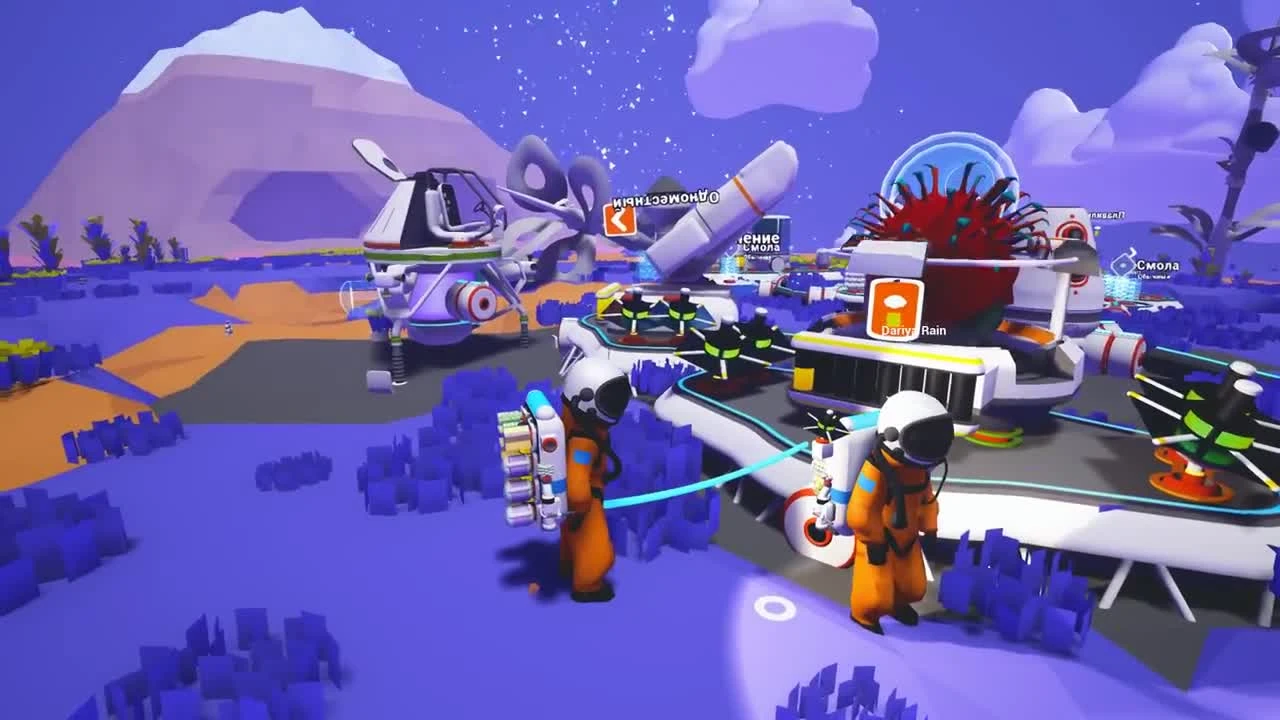Click the Одноместный shuttle label marker
1280x720 pixels.
click(x=666, y=197)
